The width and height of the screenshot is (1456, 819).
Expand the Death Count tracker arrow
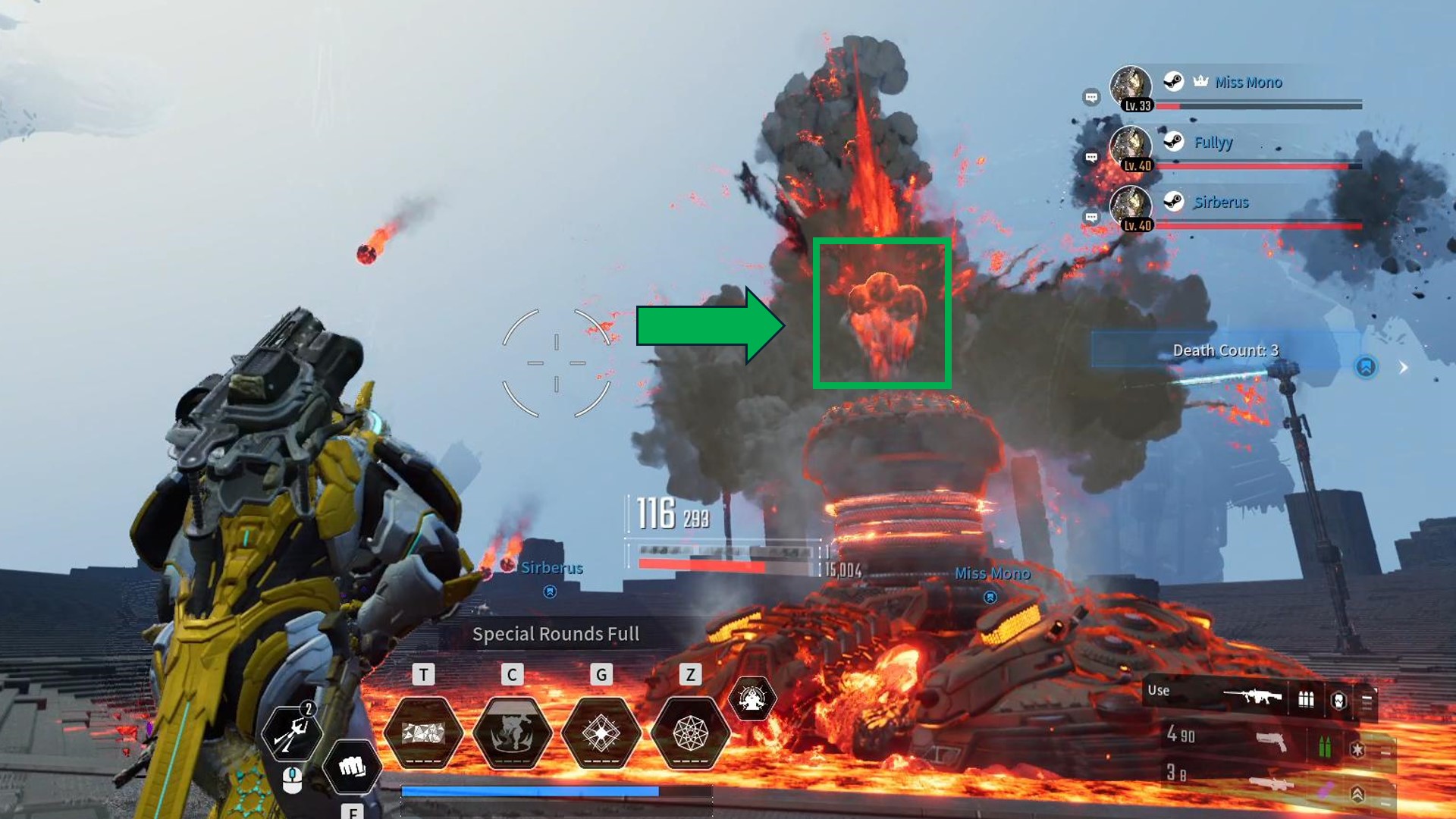[1404, 368]
